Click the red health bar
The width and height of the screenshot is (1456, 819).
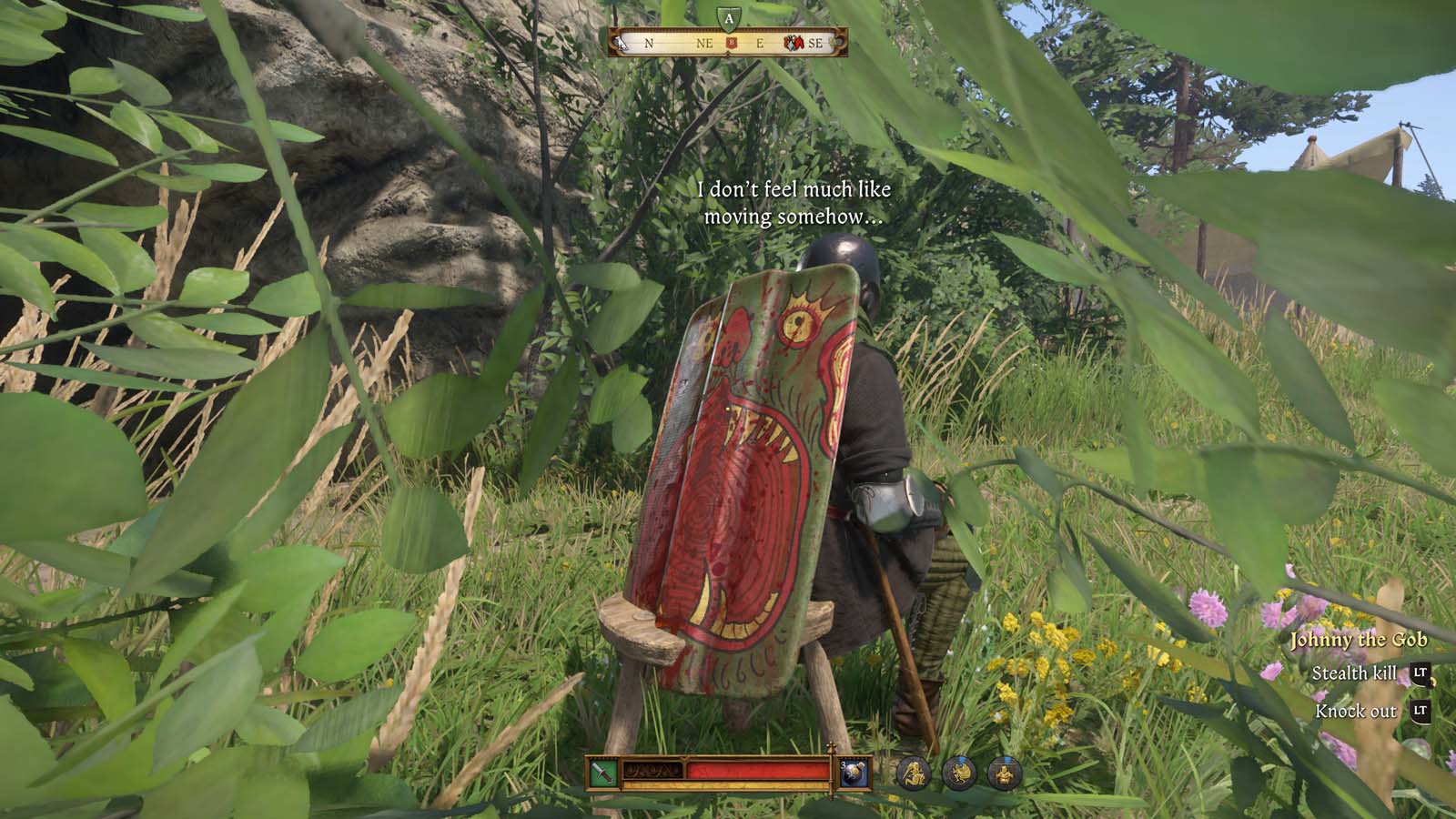(x=755, y=768)
